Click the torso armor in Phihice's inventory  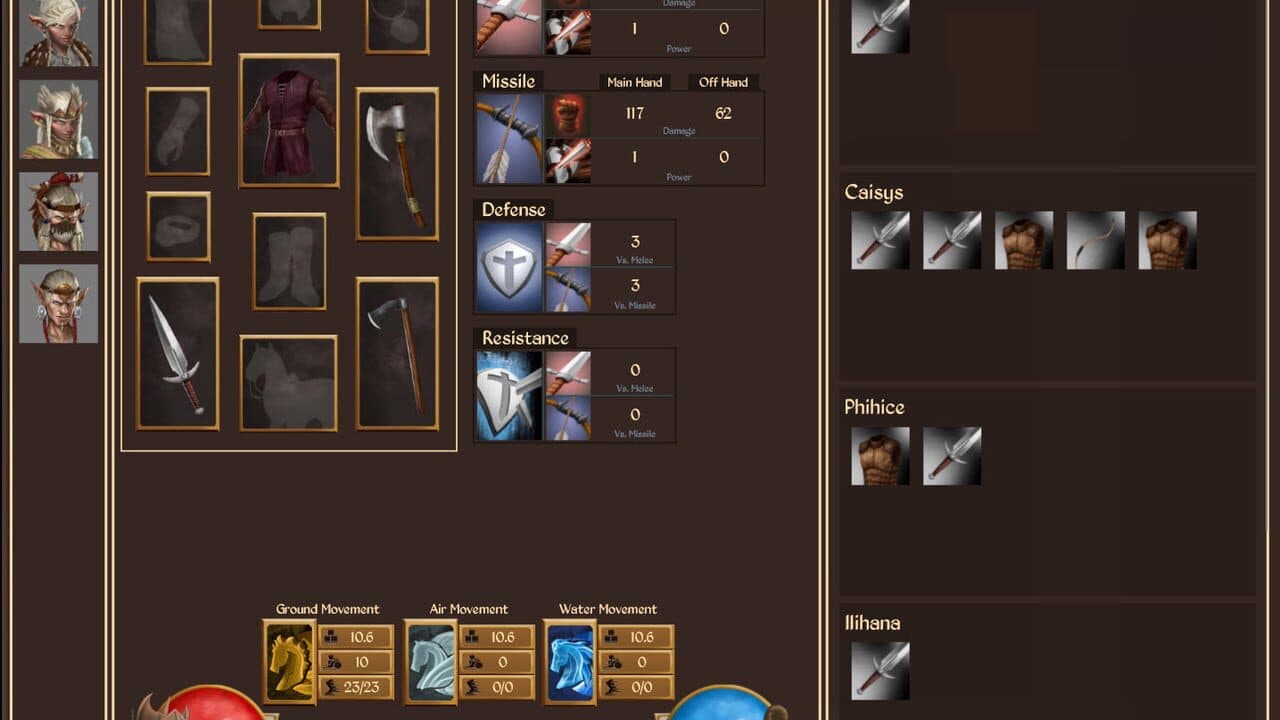coord(879,455)
